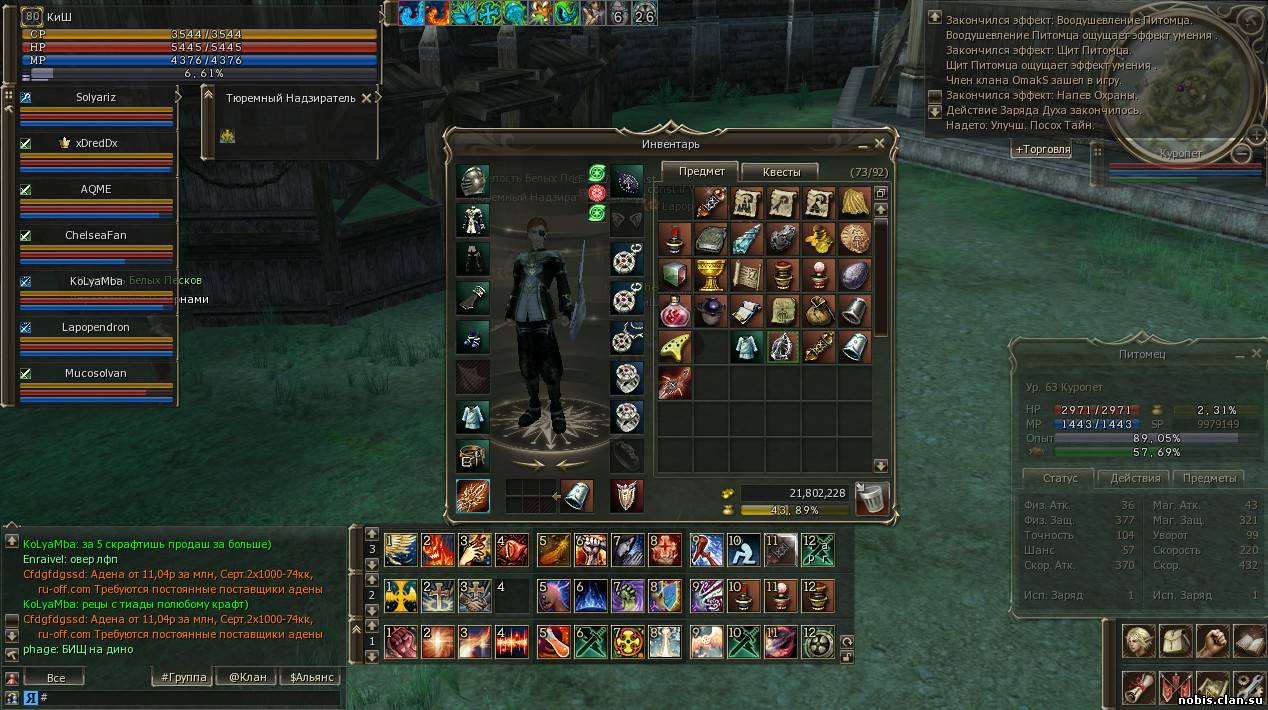1268x710 pixels.
Task: Show the $Альянс chat tab
Action: tap(310, 677)
